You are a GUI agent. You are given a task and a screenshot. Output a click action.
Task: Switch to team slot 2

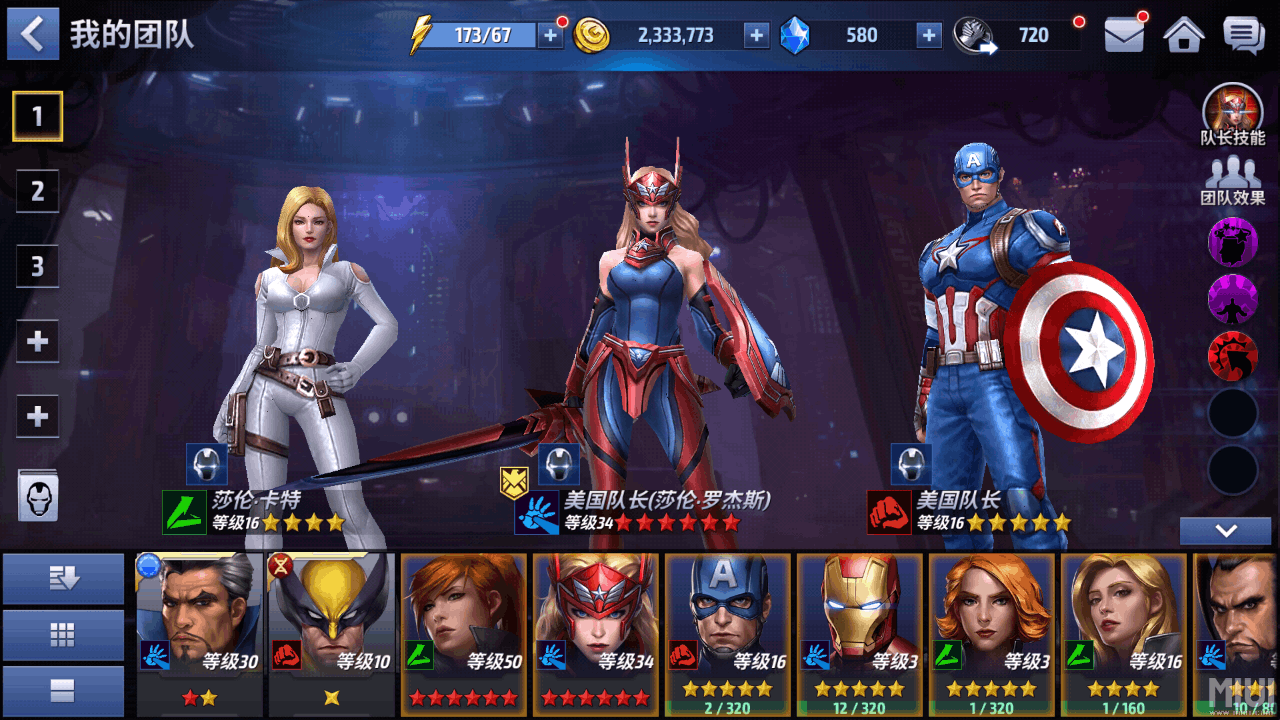coord(38,191)
